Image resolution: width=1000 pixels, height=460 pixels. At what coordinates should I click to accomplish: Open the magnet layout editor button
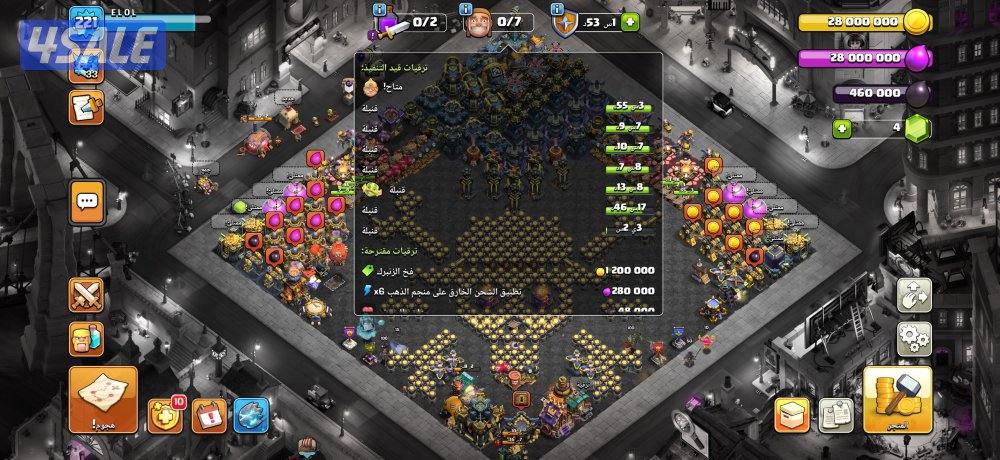(x=915, y=293)
